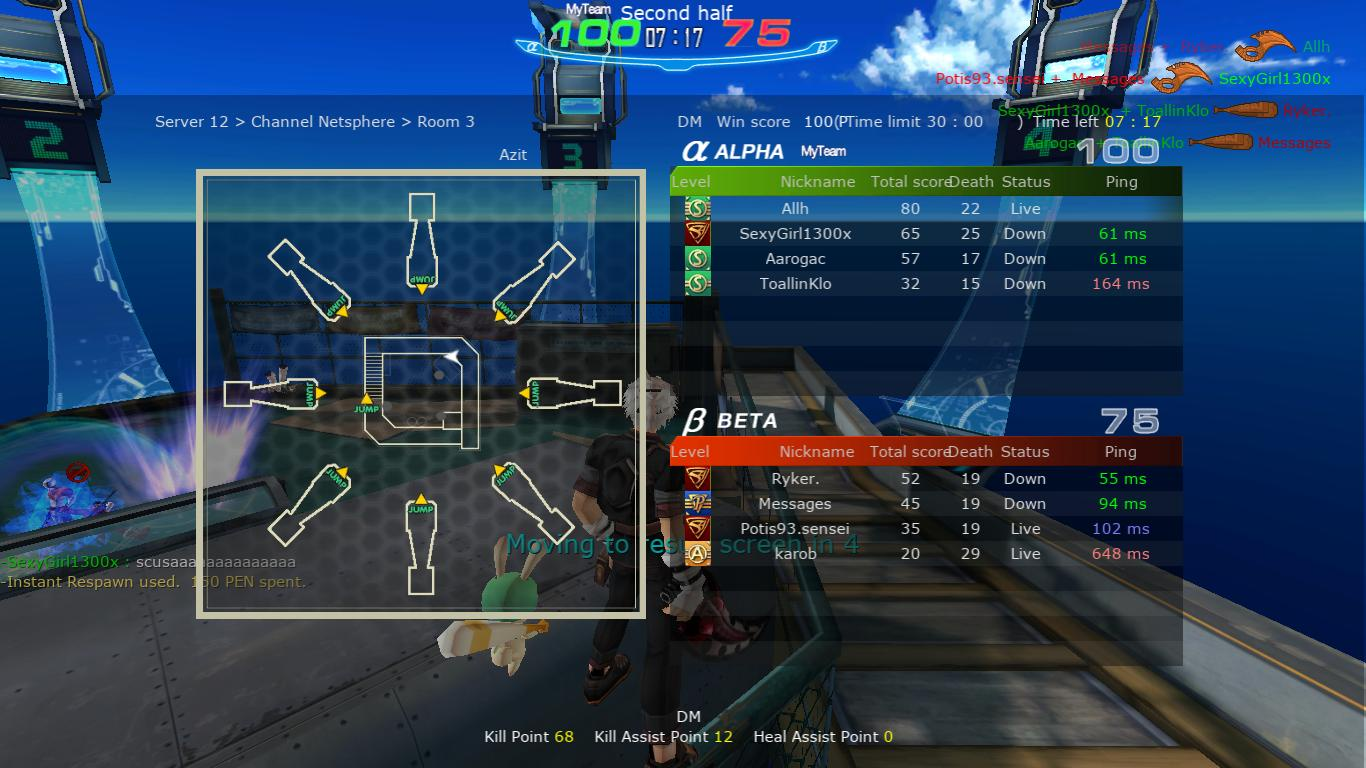
Task: Click the Azit map overview panel
Action: tap(421, 393)
